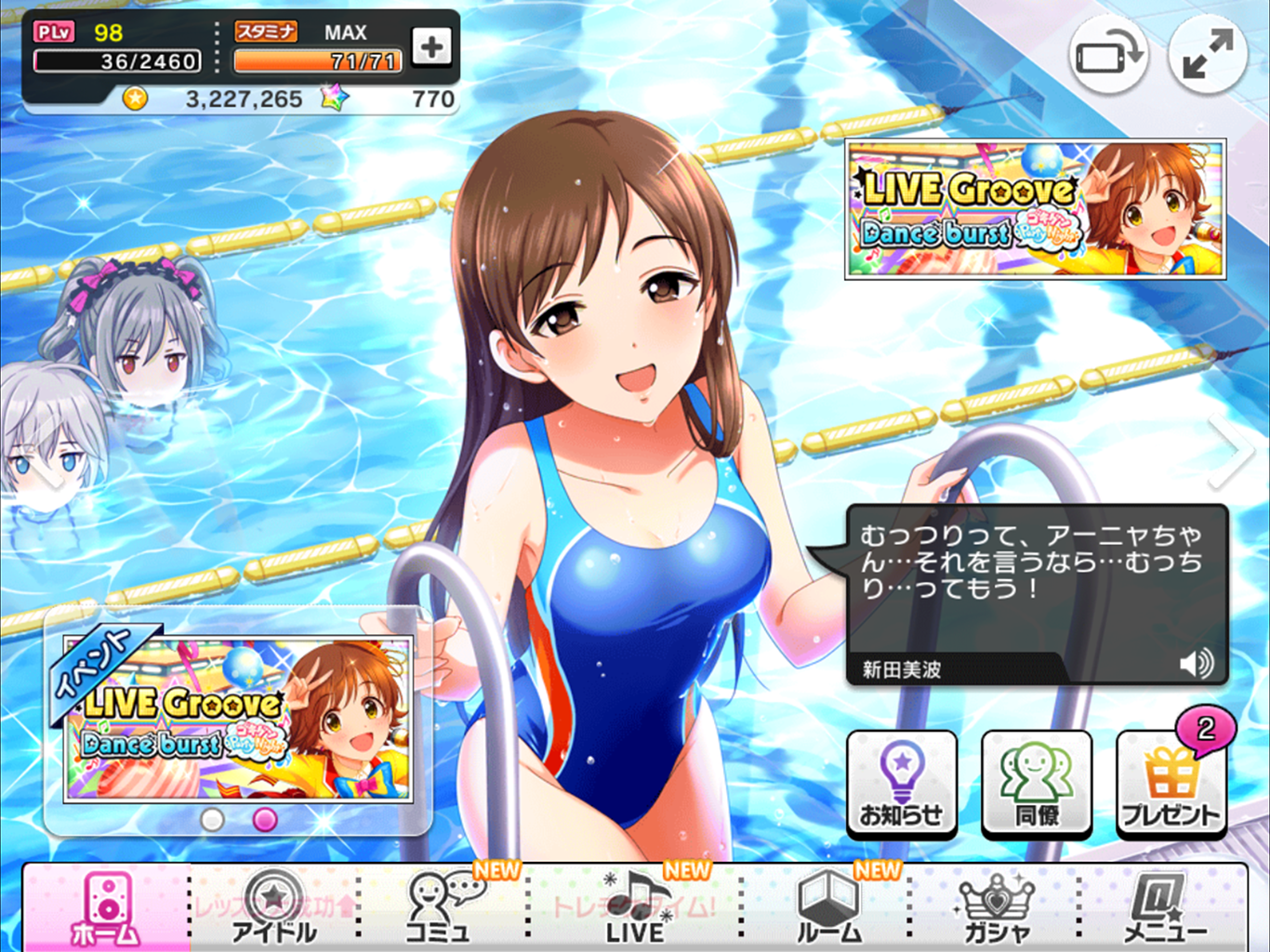Select the pink banner page dot

[265, 819]
